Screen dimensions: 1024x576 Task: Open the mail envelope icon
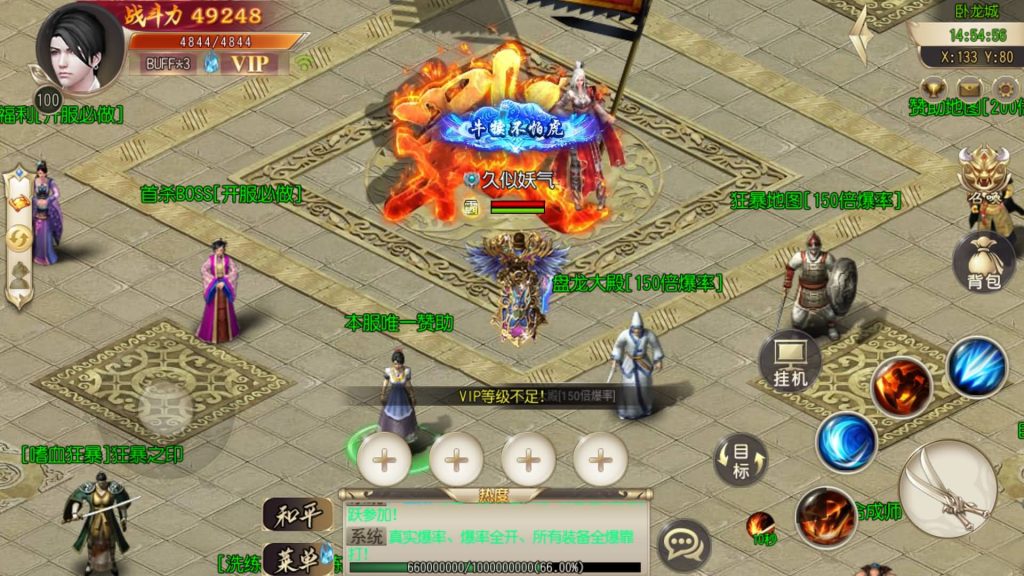point(970,88)
